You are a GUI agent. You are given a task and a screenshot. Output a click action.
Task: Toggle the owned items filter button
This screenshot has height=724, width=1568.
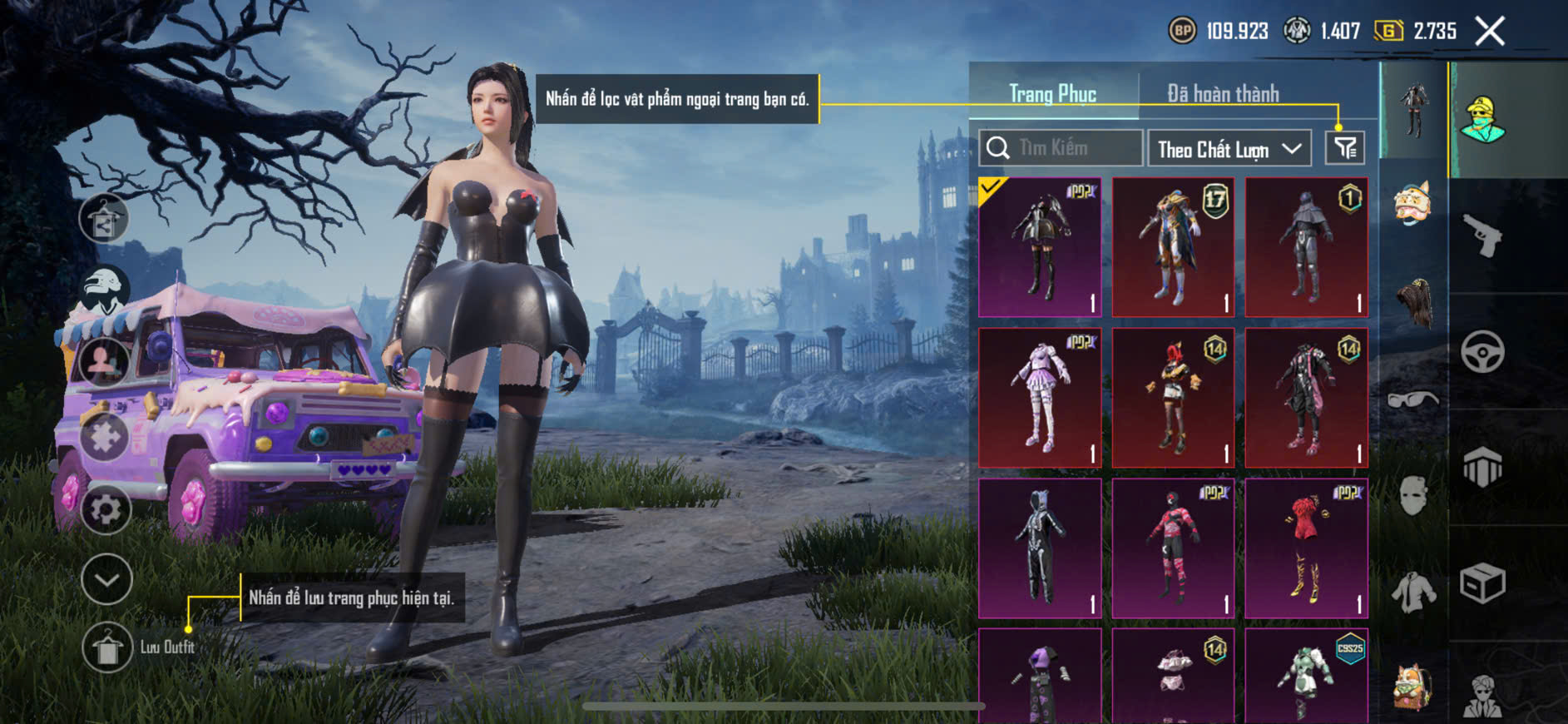pyautogui.click(x=1344, y=148)
